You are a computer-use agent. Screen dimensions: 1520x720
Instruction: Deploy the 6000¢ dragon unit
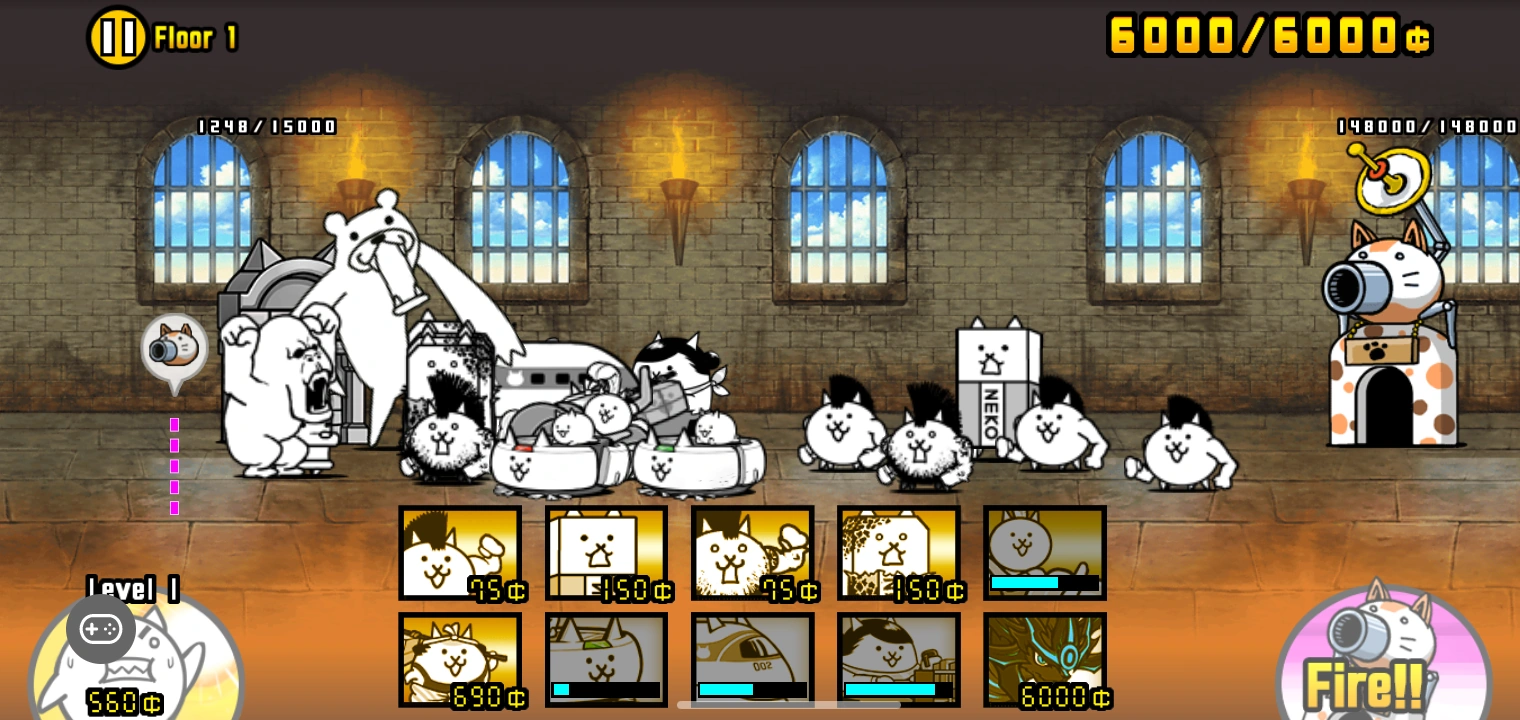point(1045,660)
